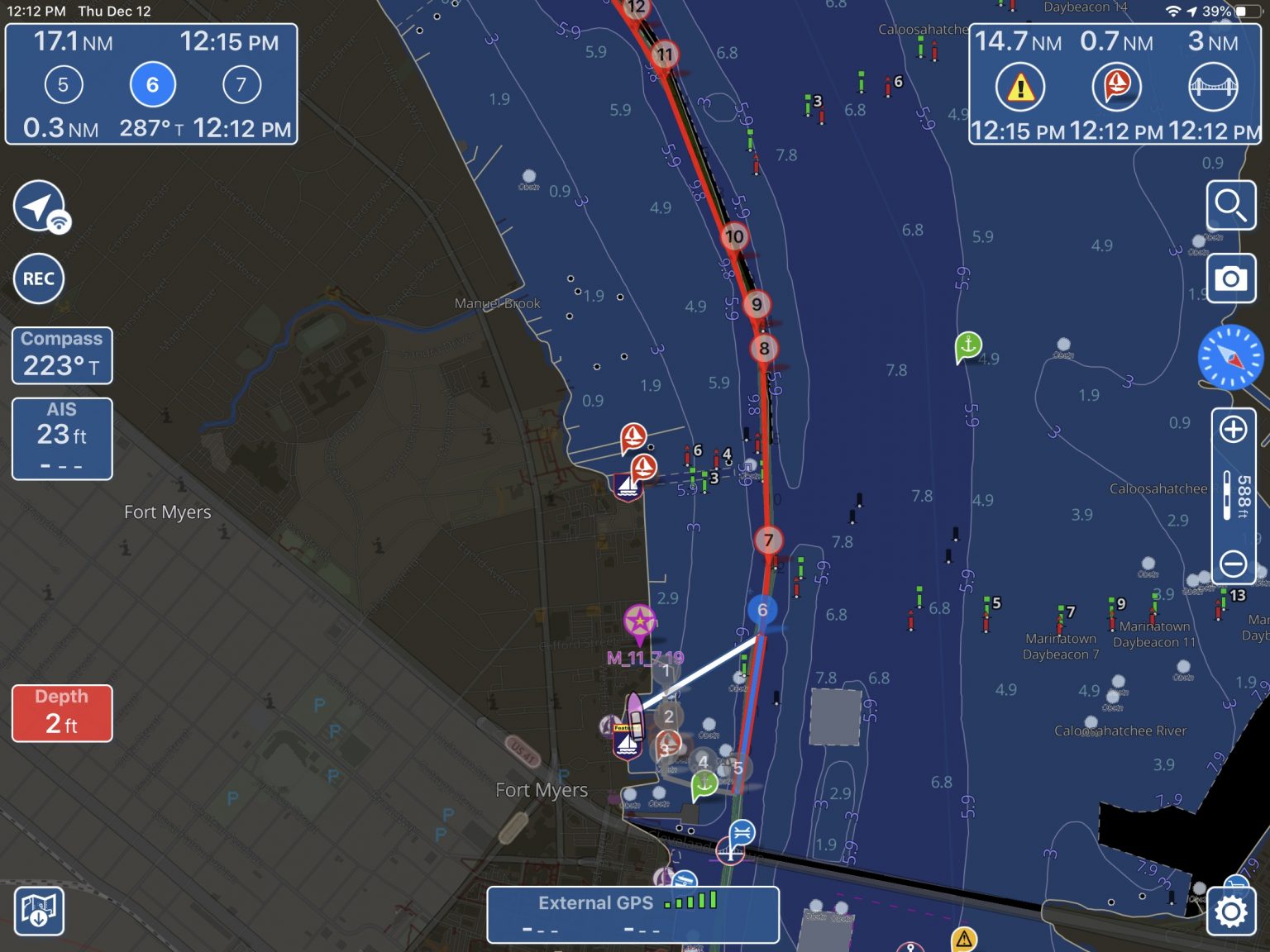Tap the Compass 223° heading panel
The width and height of the screenshot is (1270, 952).
(61, 355)
